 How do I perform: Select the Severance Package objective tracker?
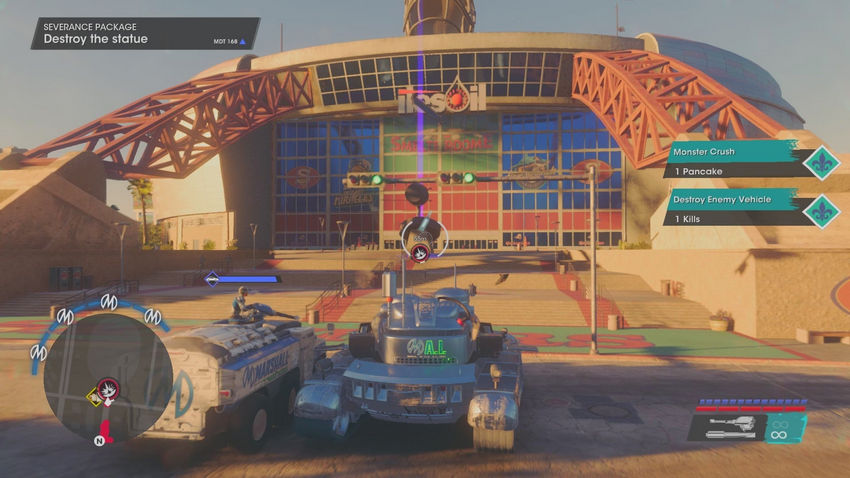(143, 33)
